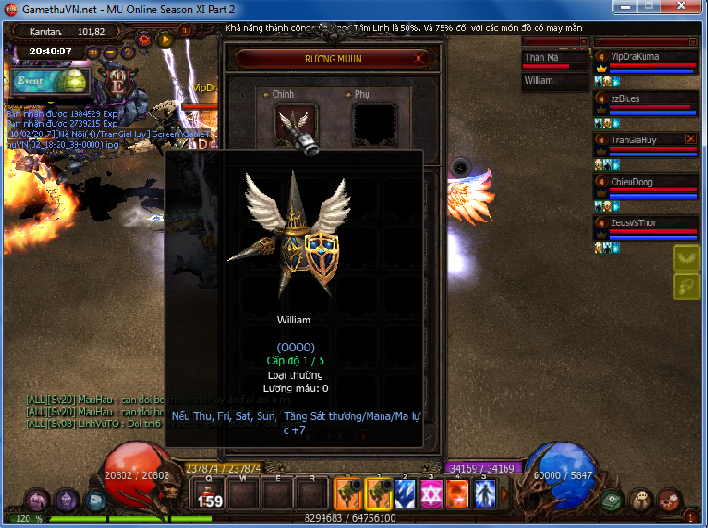Use the Q potion slot showing 159
708x528 pixels.
[211, 493]
